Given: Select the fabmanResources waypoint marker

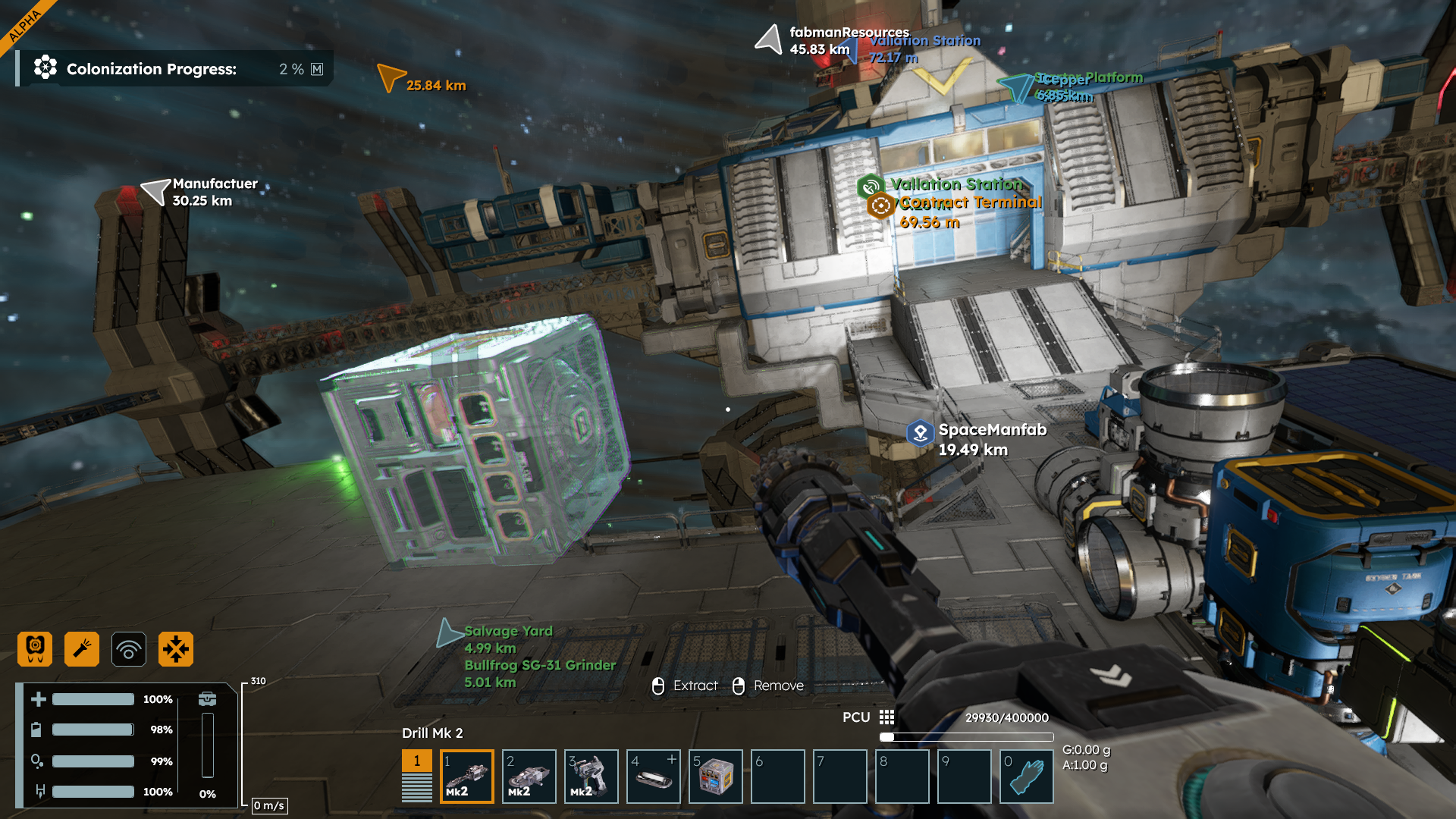Looking at the screenshot, I should [x=769, y=39].
